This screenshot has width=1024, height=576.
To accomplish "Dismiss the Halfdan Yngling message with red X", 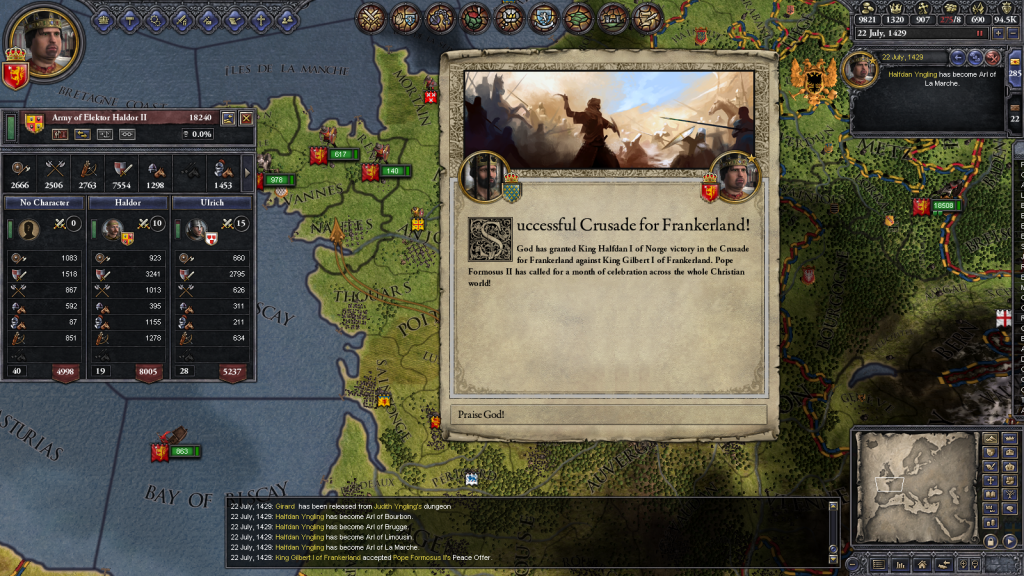I will pyautogui.click(x=993, y=57).
